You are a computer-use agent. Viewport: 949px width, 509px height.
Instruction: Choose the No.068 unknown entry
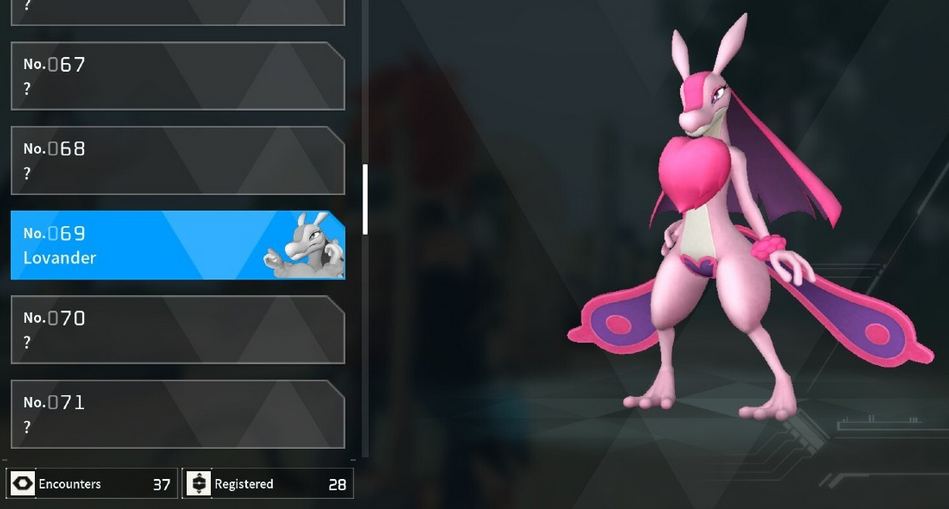point(177,160)
